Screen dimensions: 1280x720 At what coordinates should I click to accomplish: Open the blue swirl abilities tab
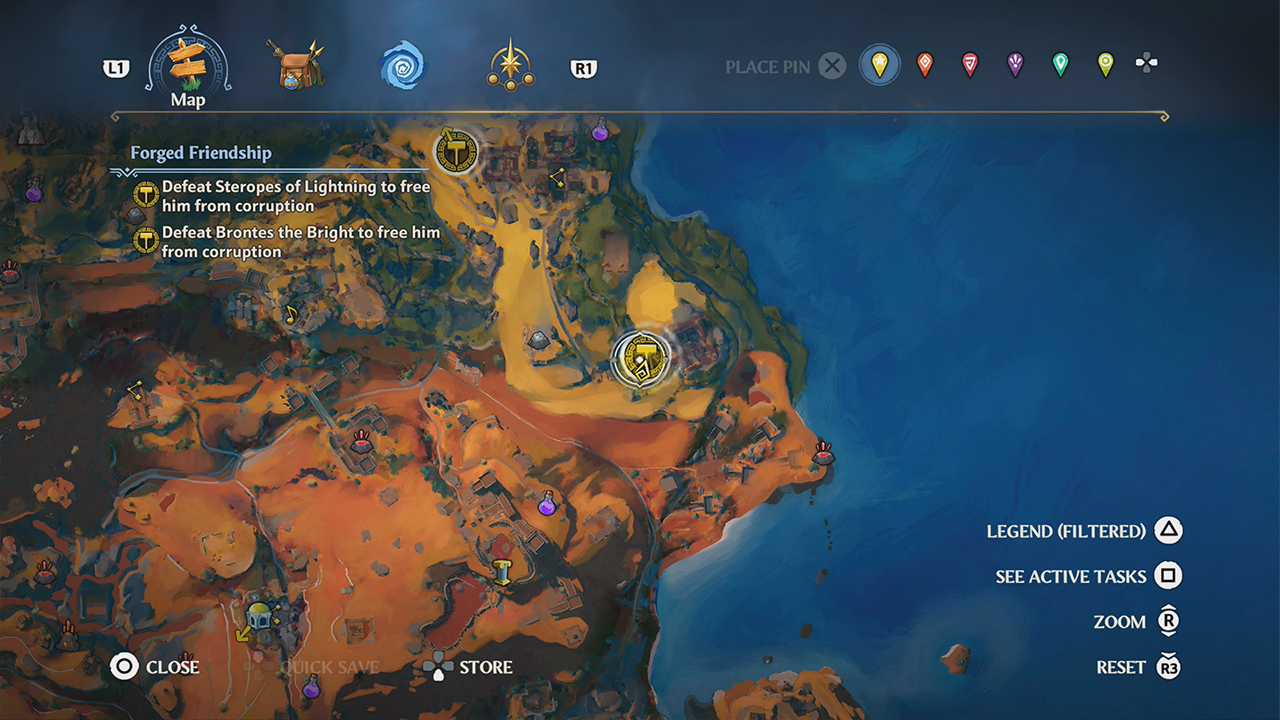pos(402,67)
